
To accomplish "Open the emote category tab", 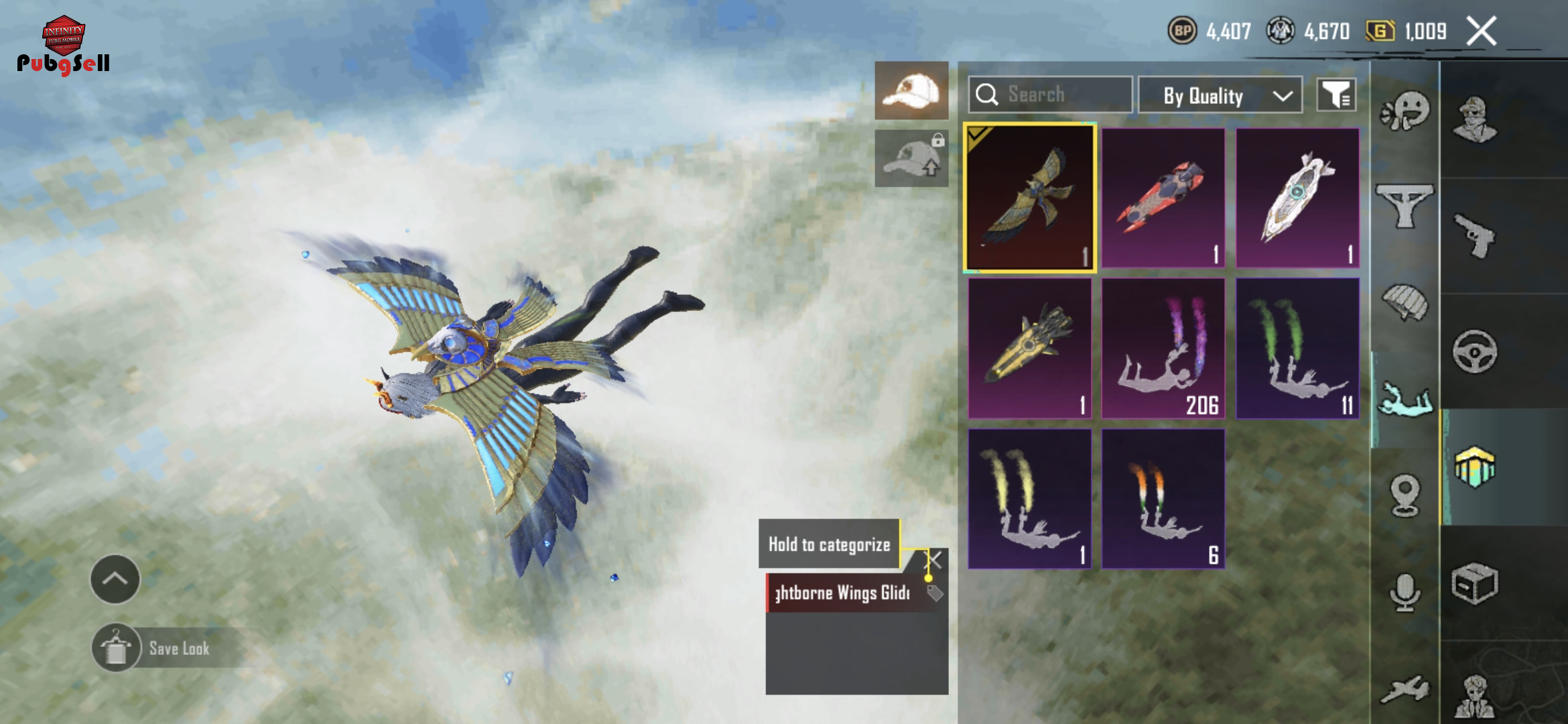I will click(1404, 112).
